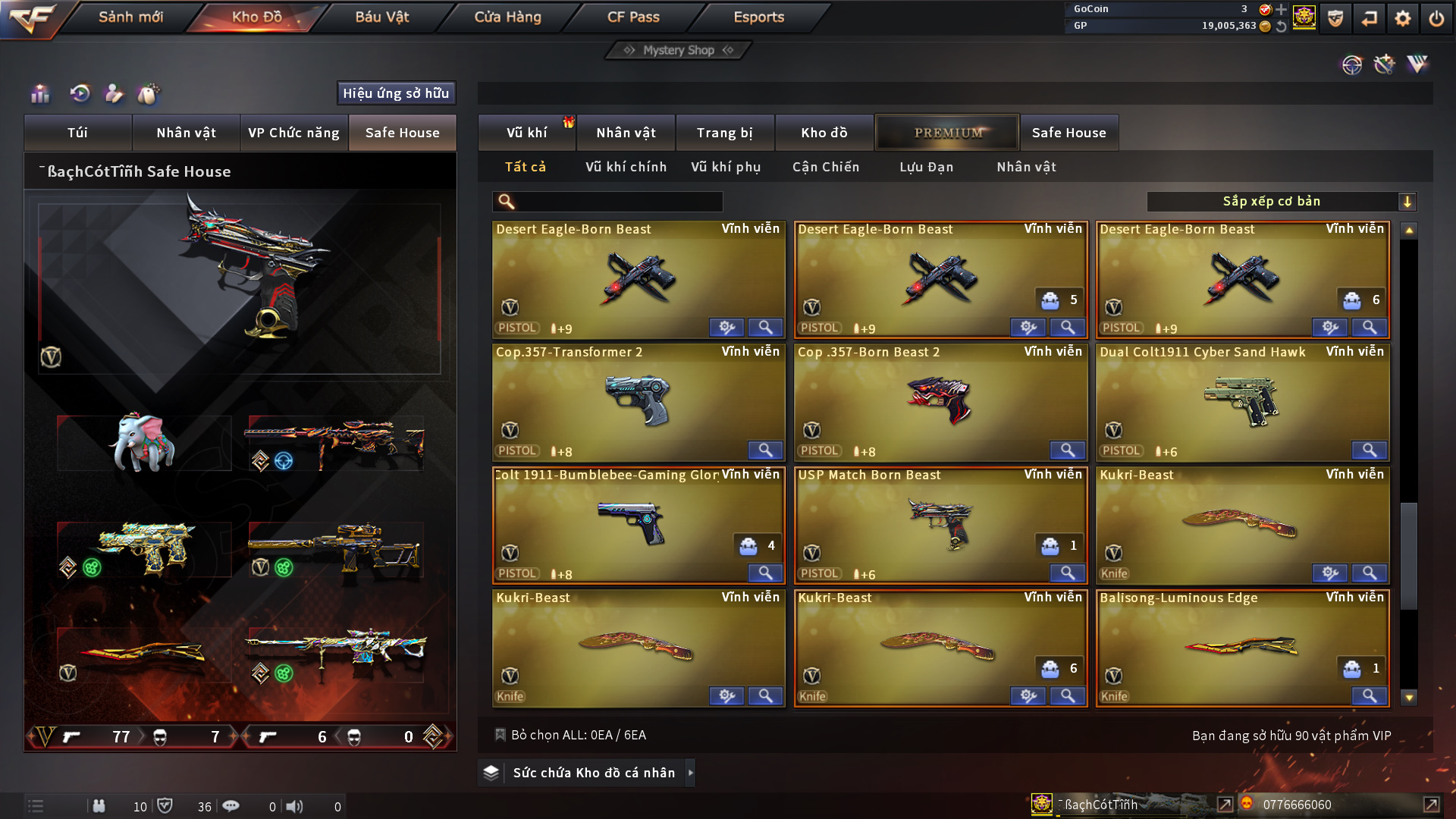Filter by Vũ khí chính

pyautogui.click(x=626, y=167)
